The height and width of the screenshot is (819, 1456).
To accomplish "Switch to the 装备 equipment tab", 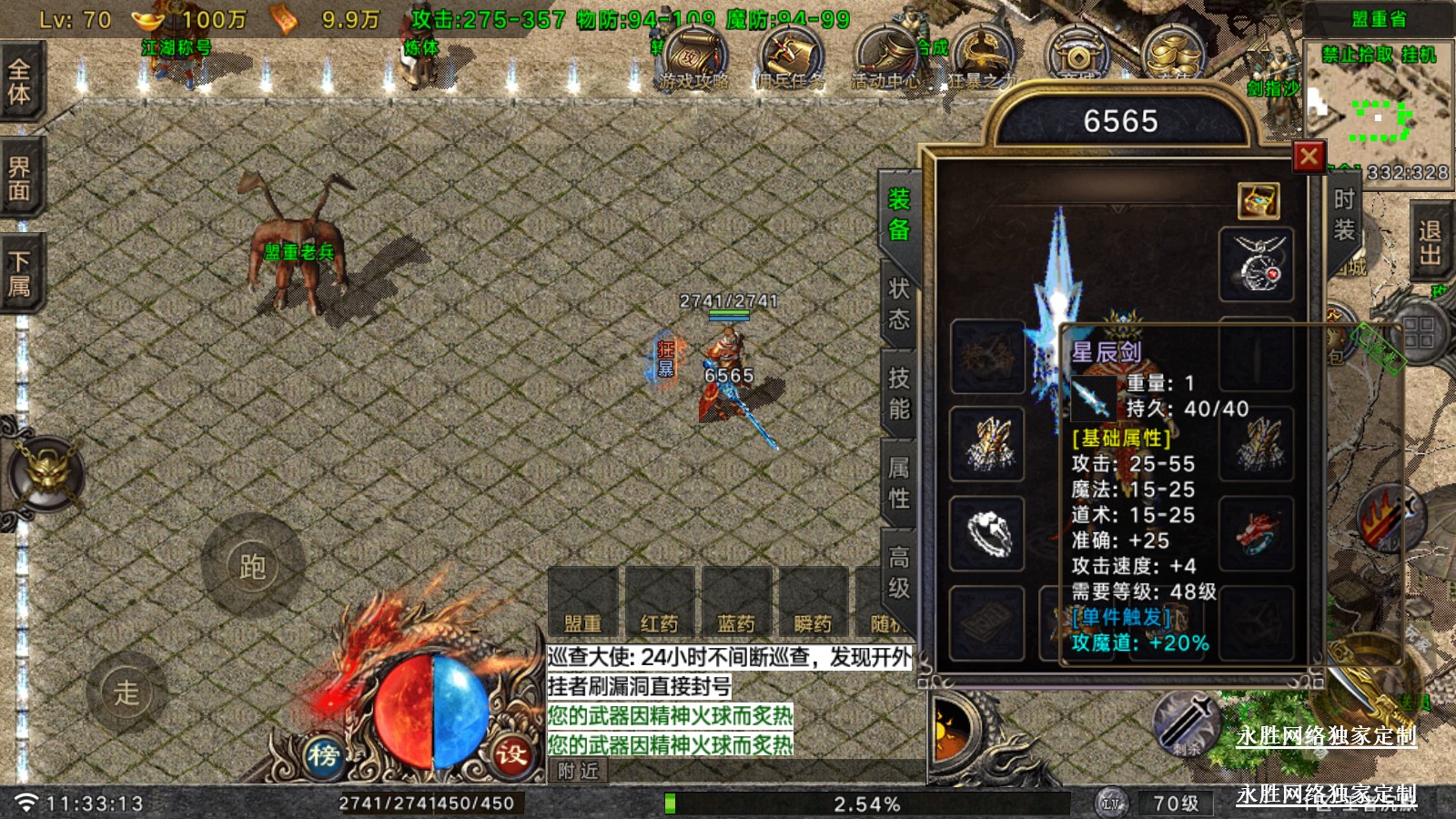I will pyautogui.click(x=899, y=215).
